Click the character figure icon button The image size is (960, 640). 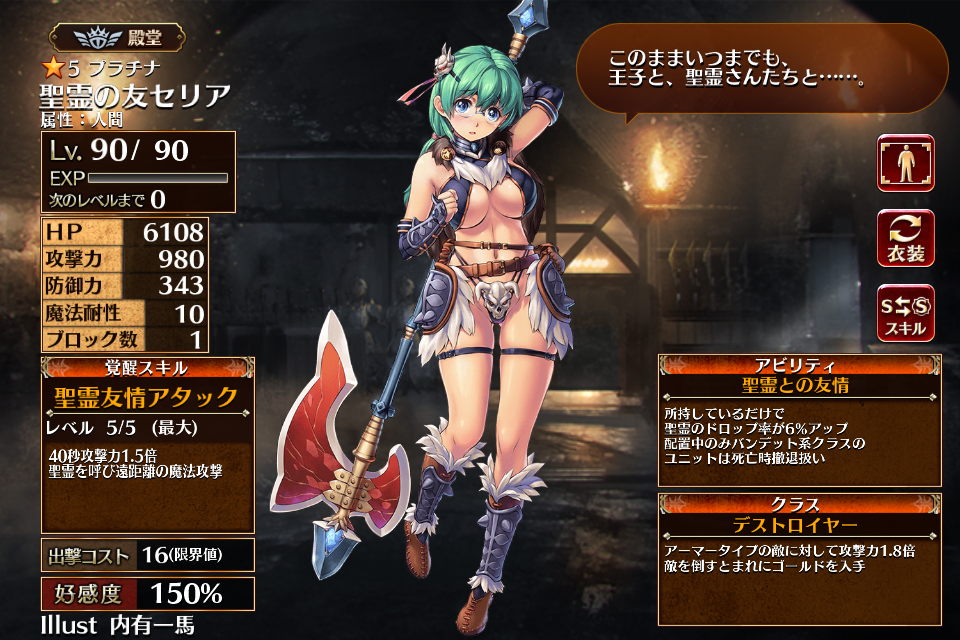tap(906, 163)
